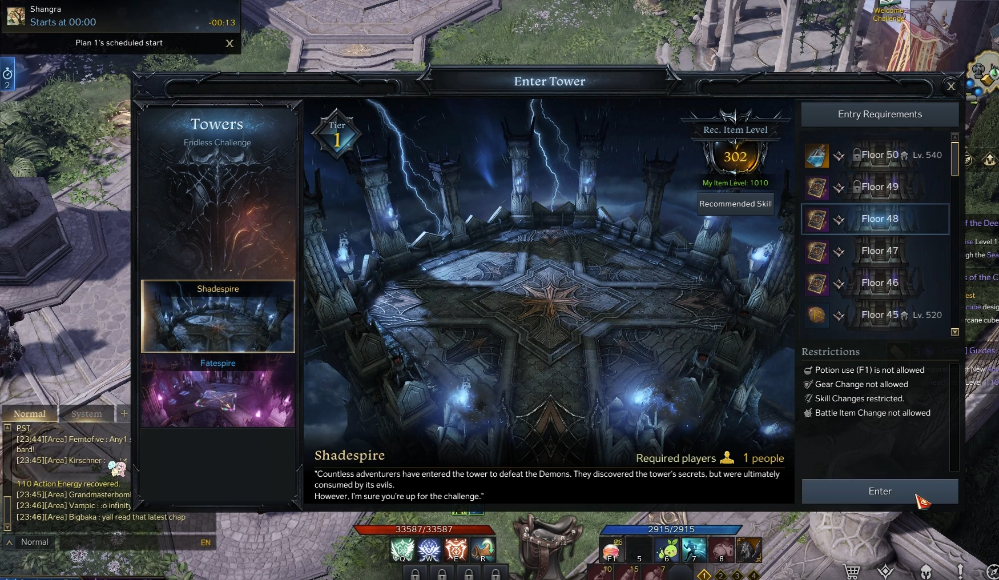Viewport: 999px width, 580px height.
Task: Add a new chat tab
Action: [124, 414]
